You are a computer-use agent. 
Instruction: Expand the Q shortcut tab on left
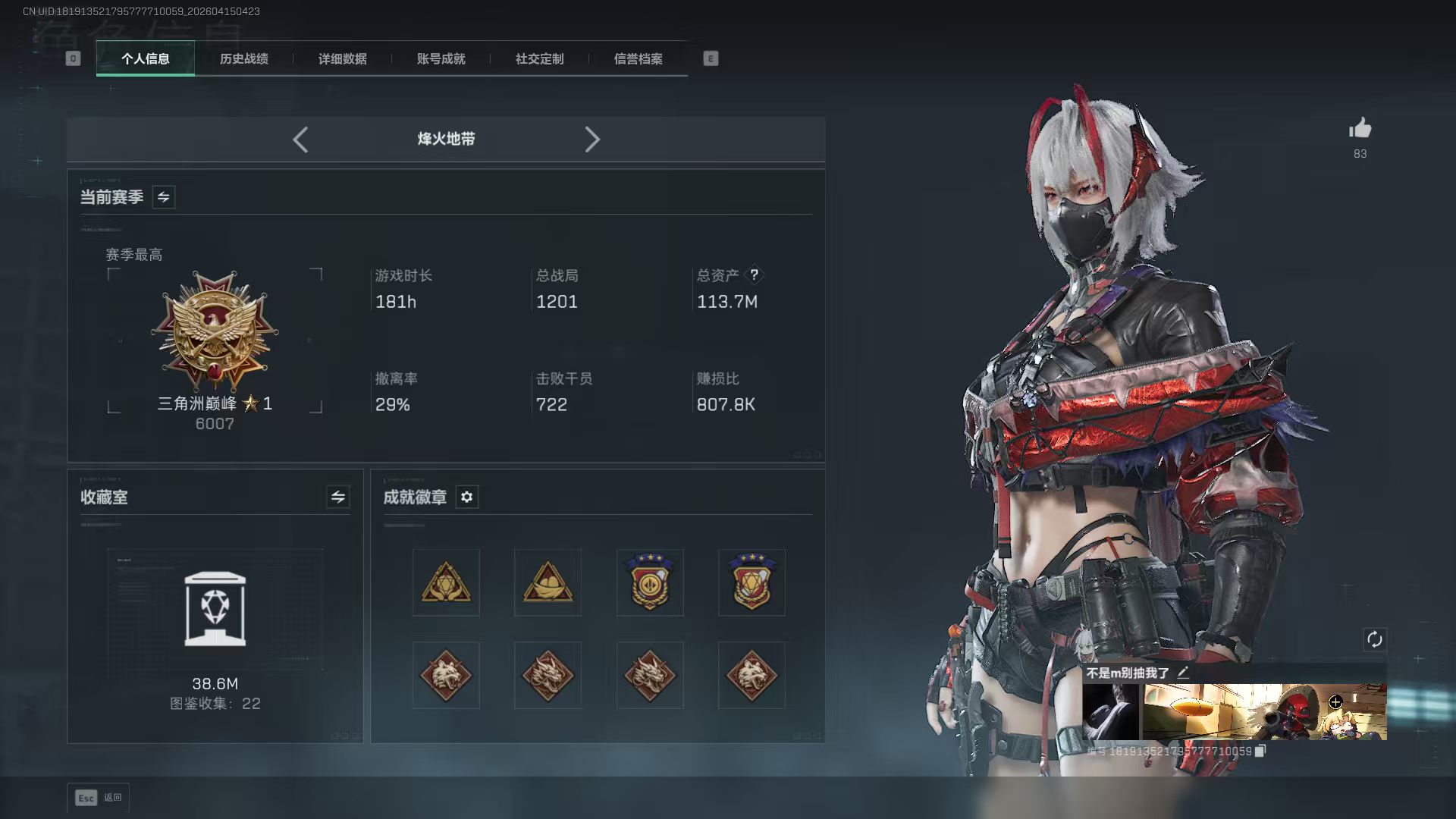tap(73, 58)
